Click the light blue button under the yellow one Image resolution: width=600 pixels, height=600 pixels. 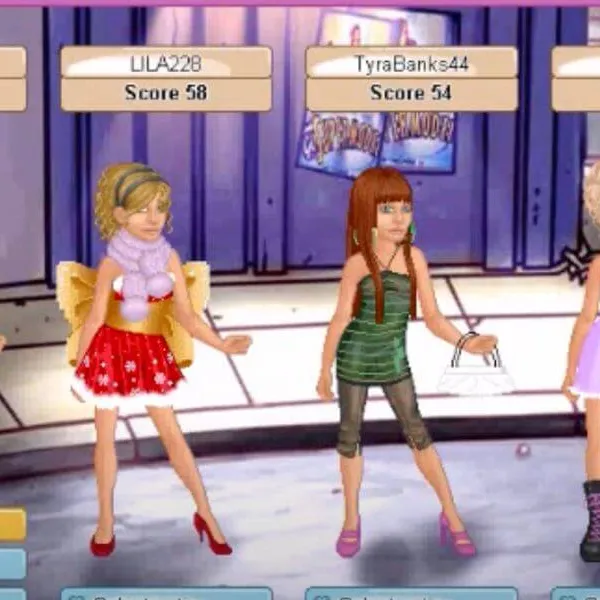pyautogui.click(x=12, y=562)
